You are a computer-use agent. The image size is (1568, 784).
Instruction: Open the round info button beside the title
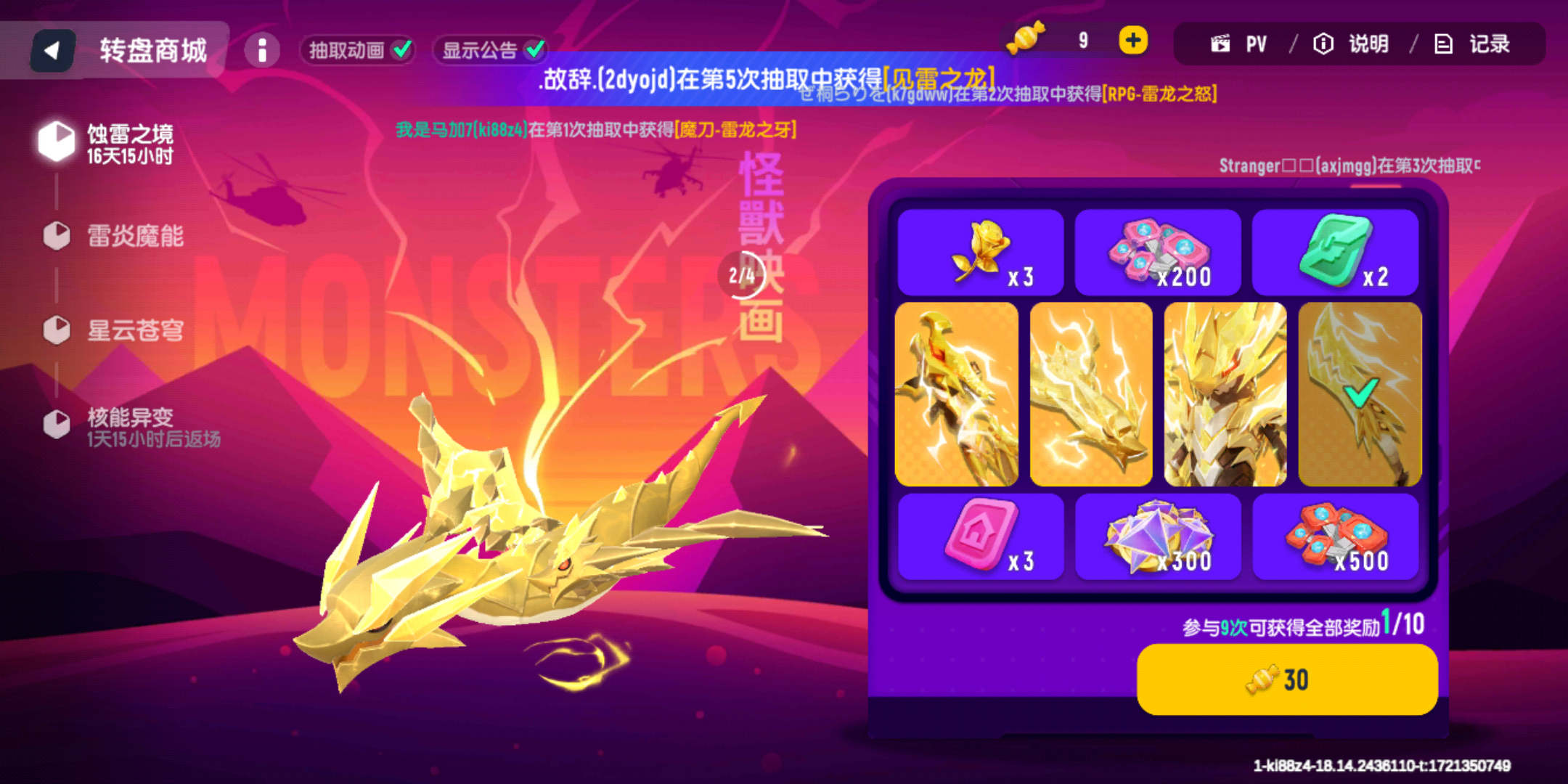click(x=262, y=49)
